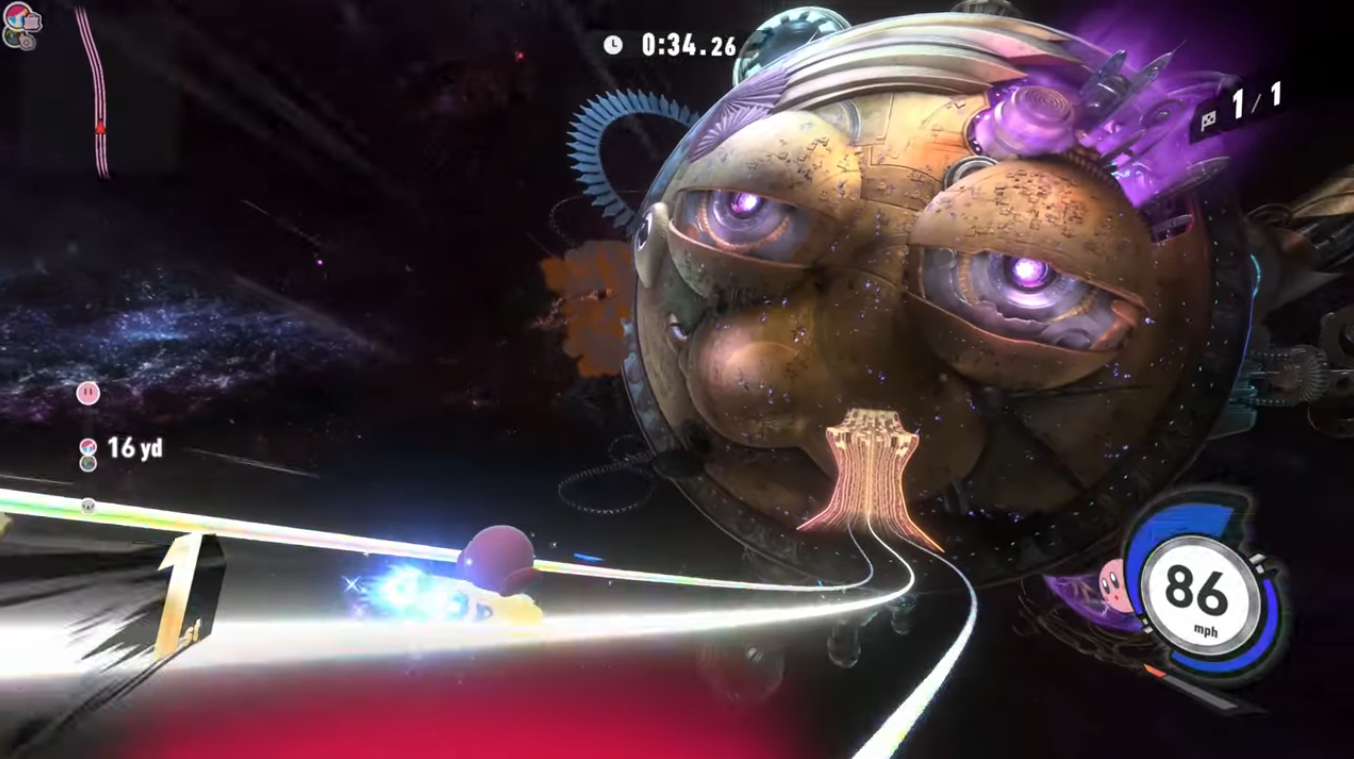Click the racer marker next to 16 yd

[88, 447]
